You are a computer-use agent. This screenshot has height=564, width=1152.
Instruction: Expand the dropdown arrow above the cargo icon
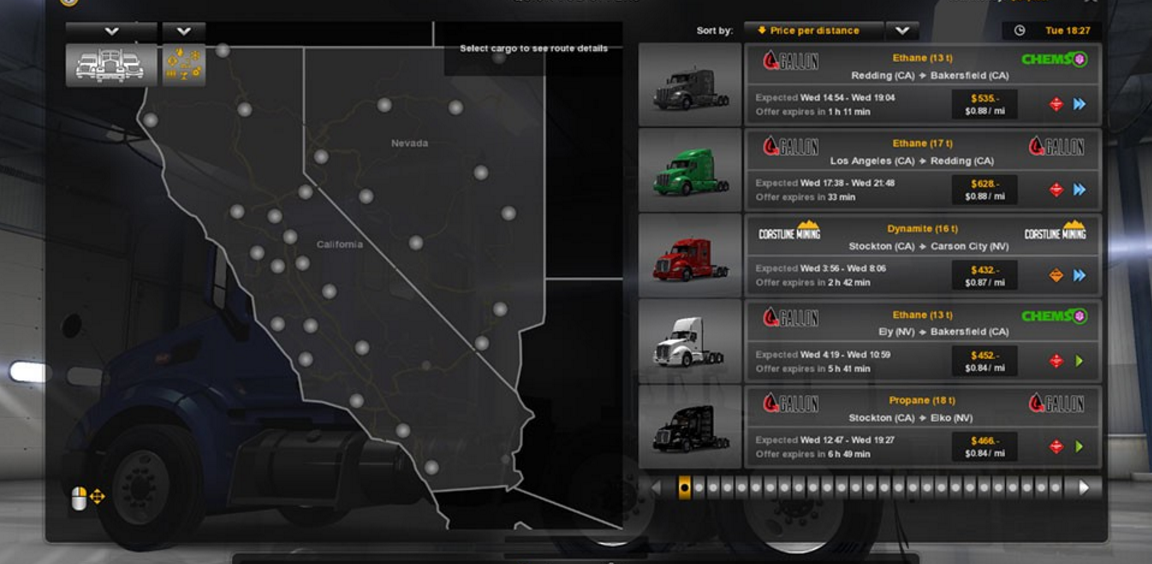pyautogui.click(x=184, y=32)
